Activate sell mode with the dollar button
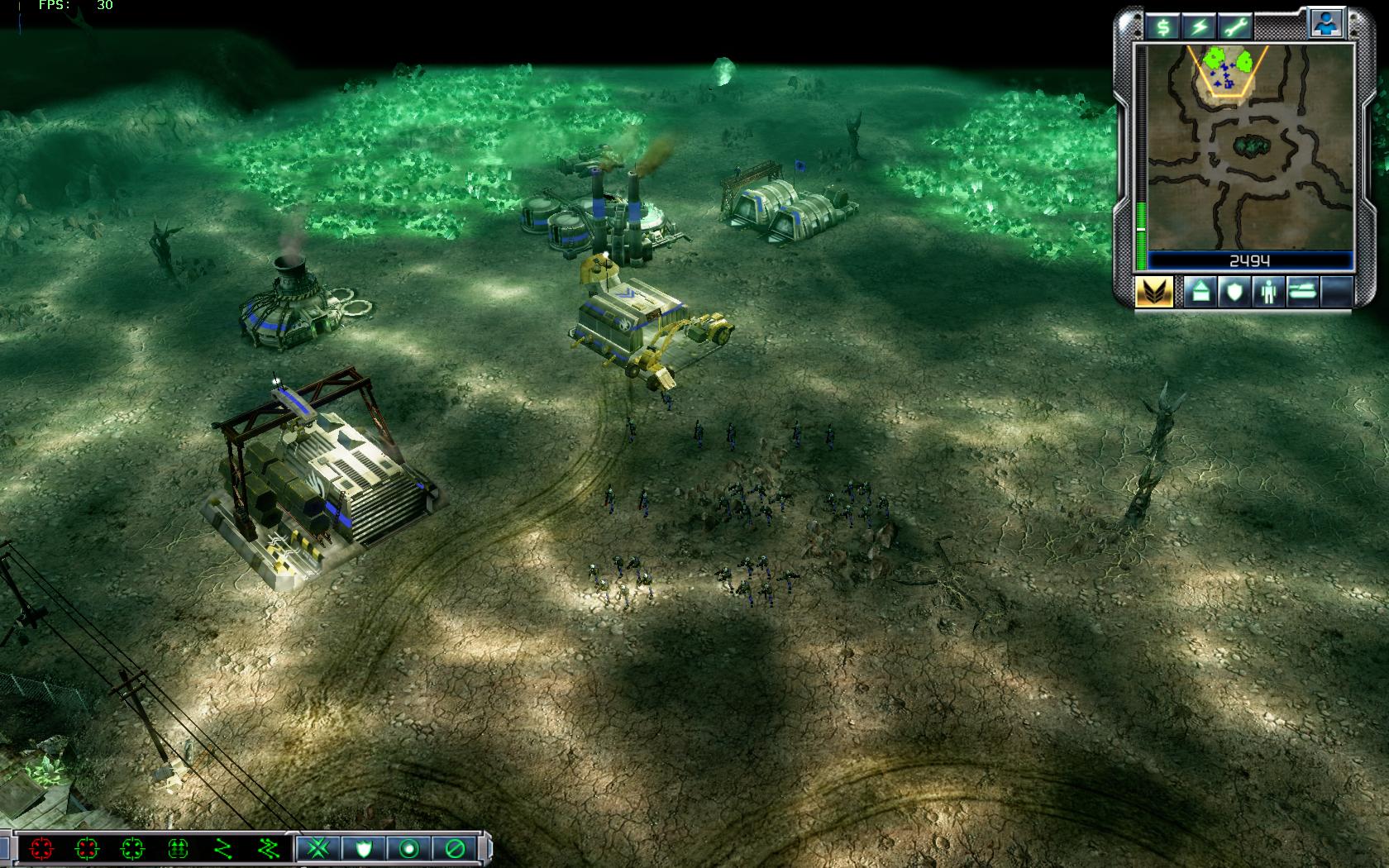This screenshot has height=868, width=1389. click(x=1162, y=27)
